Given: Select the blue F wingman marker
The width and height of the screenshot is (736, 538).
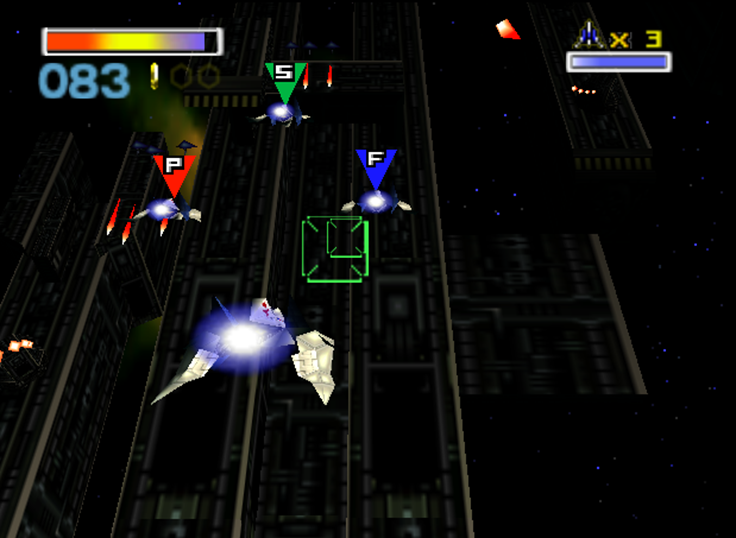Looking at the screenshot, I should tap(376, 166).
